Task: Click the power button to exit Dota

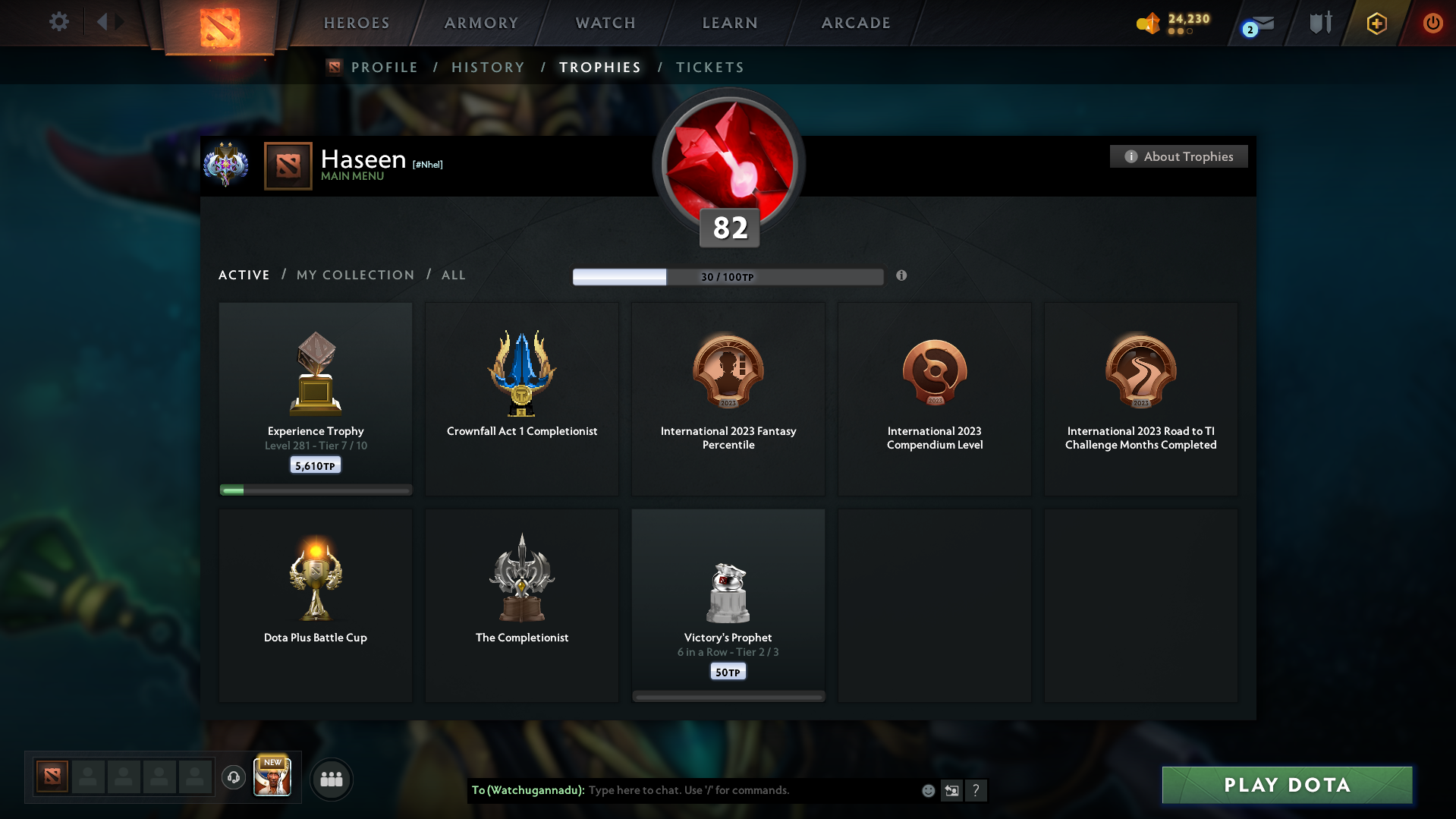Action: [x=1432, y=23]
